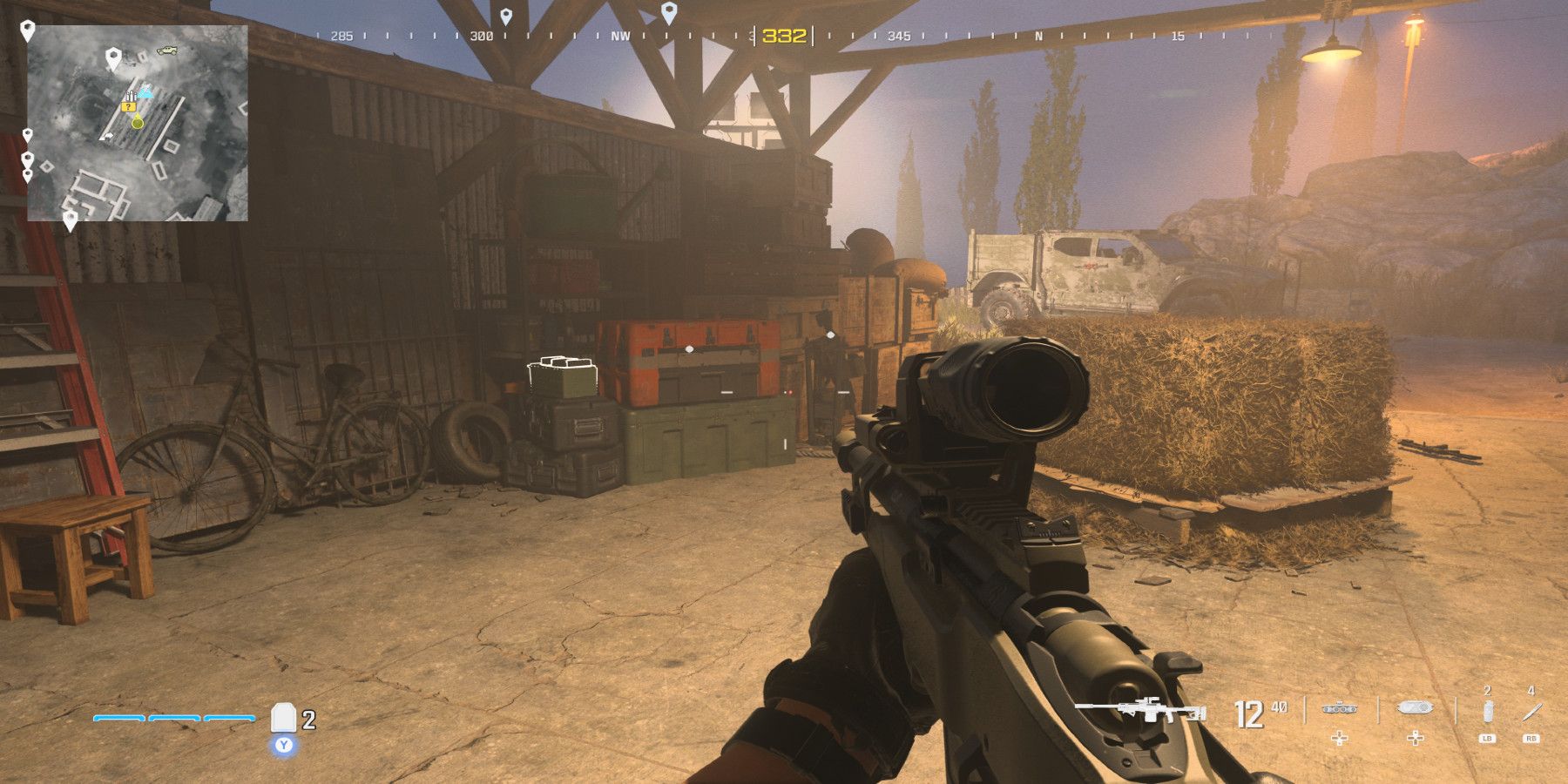The width and height of the screenshot is (1568, 784).
Task: Open the minimap in the top-left corner
Action: click(139, 122)
